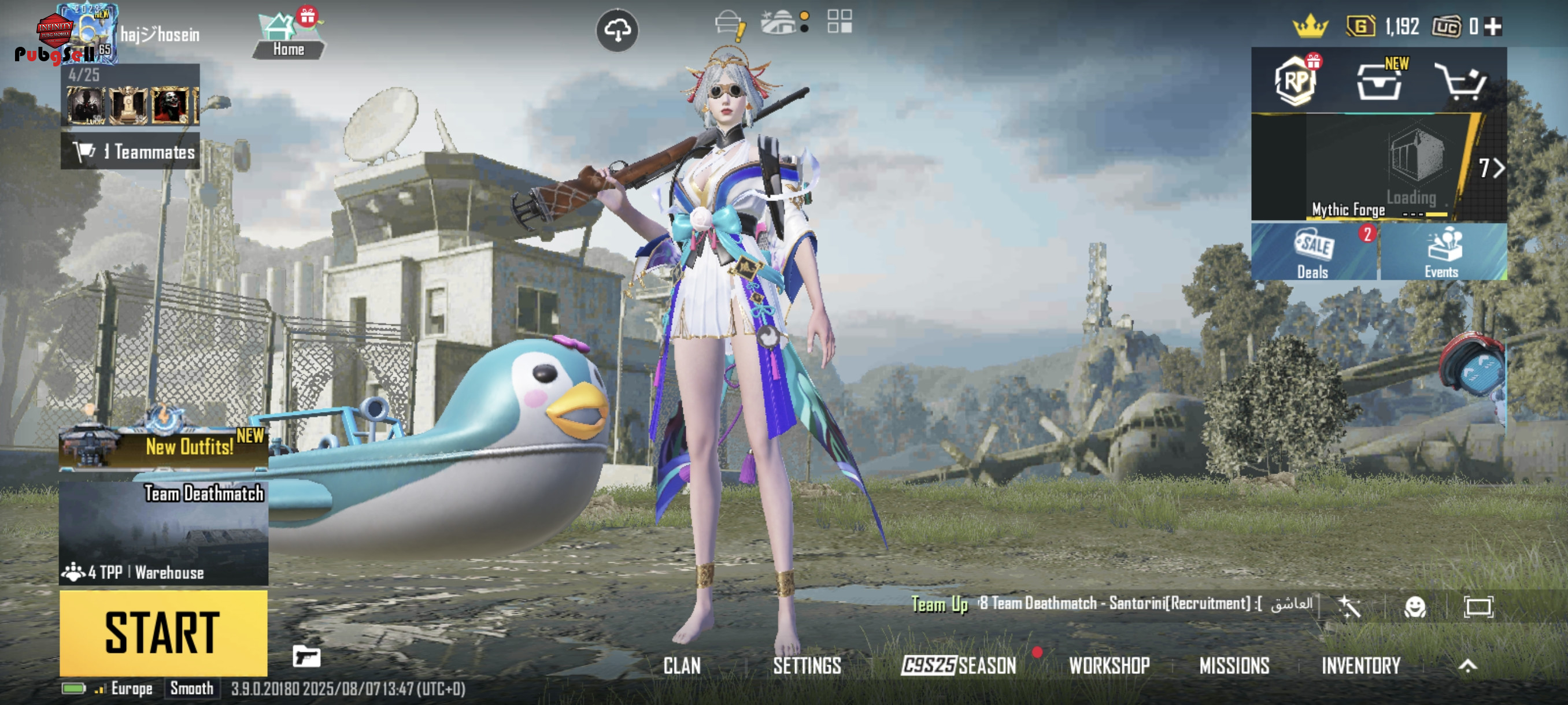
Task: Open SETTINGS from the bottom bar
Action: pyautogui.click(x=807, y=666)
